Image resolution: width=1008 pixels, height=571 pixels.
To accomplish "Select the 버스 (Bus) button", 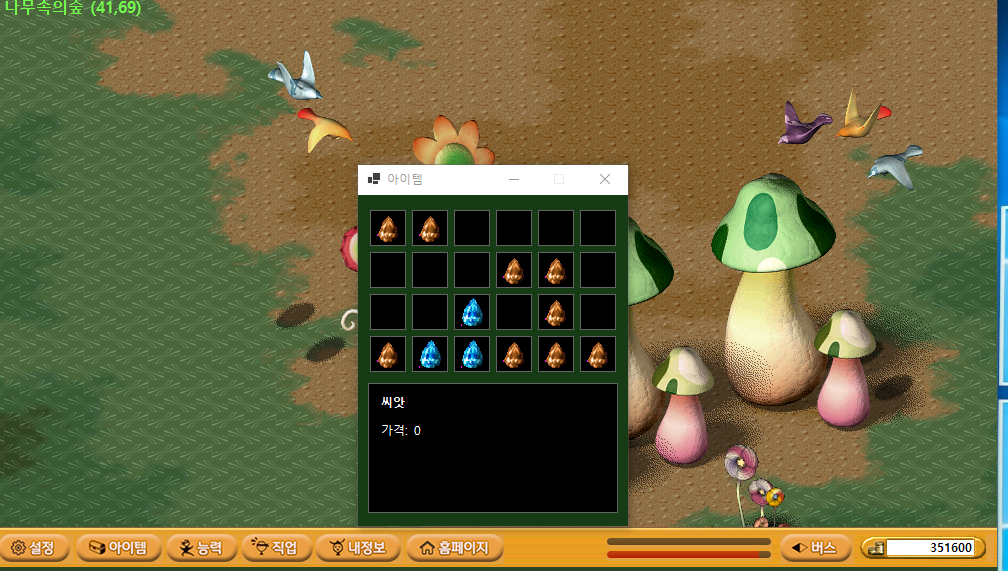I will [815, 548].
